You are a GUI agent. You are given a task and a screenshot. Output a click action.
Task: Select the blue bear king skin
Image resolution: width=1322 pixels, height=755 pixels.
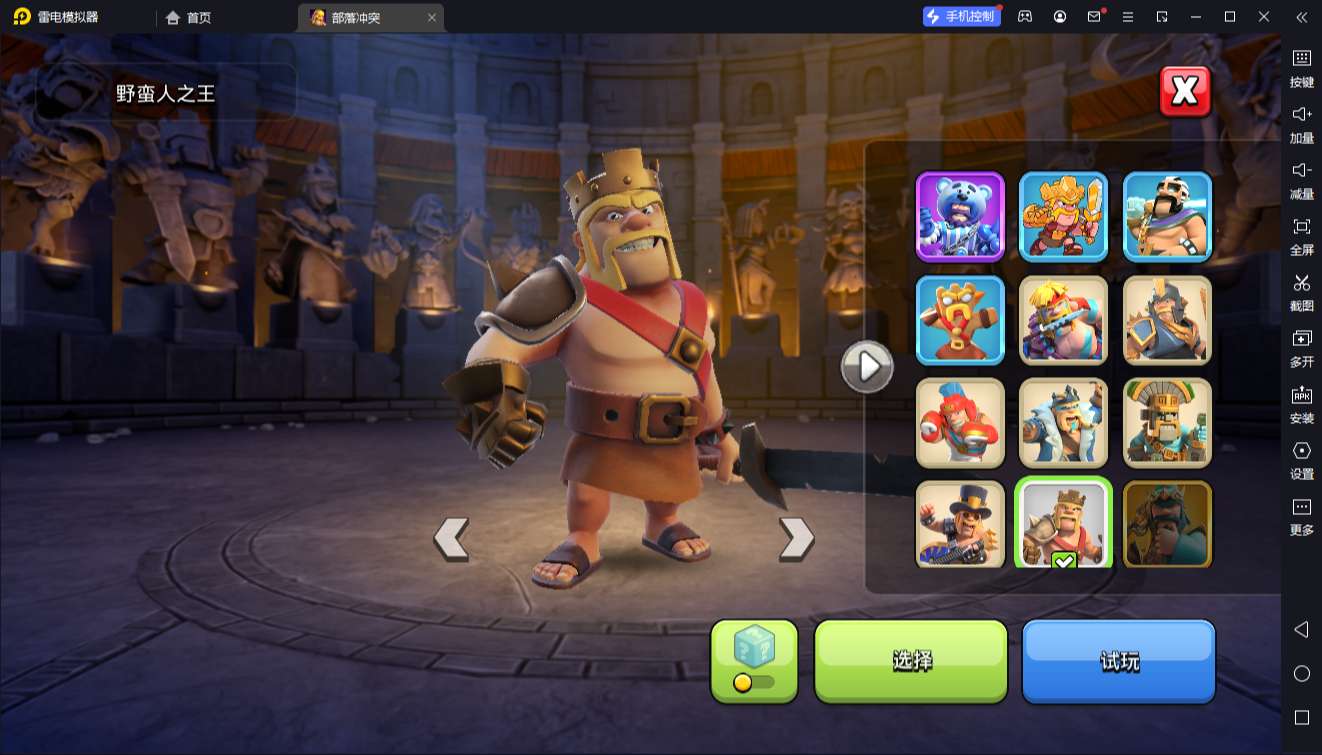coord(960,216)
